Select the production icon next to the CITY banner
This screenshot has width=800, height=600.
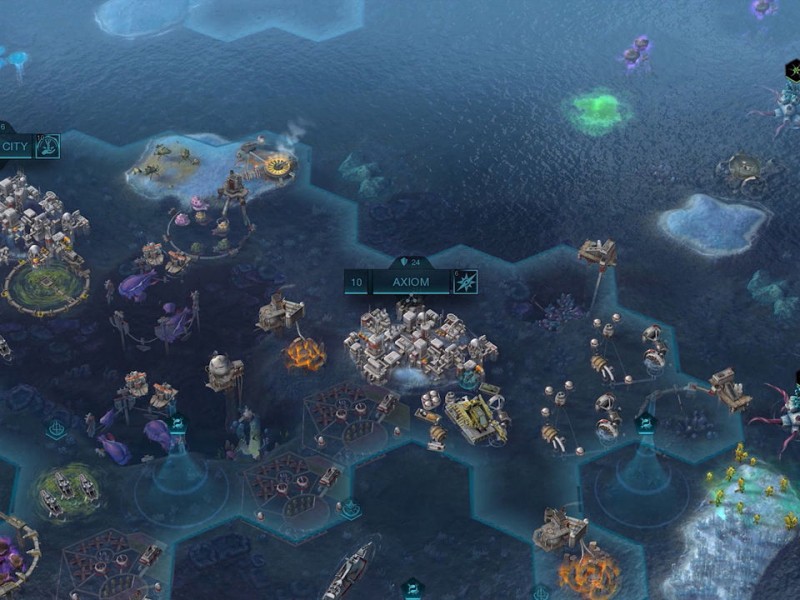pos(46,146)
